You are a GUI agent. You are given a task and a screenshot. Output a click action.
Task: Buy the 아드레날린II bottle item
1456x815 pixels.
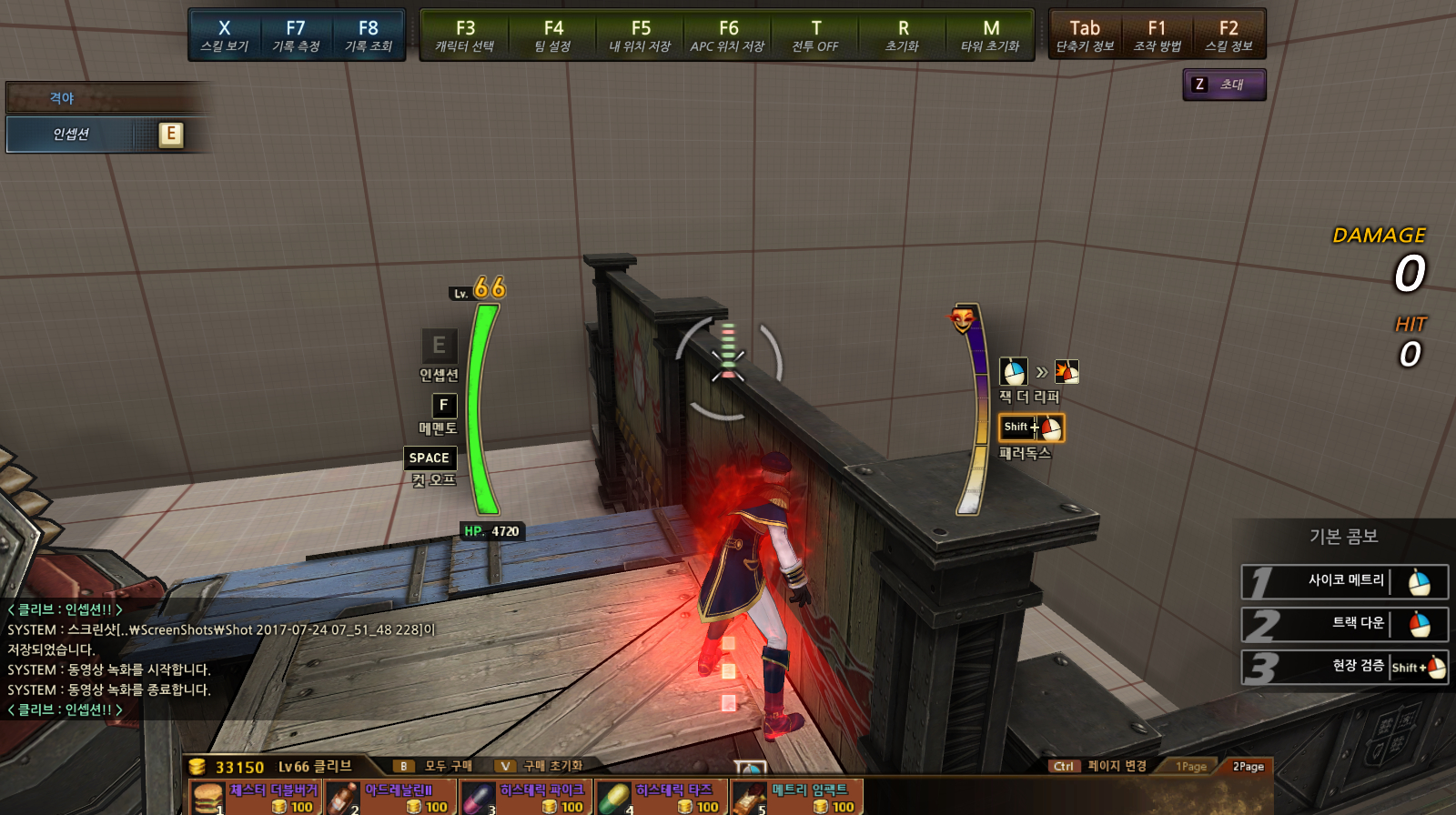(x=390, y=798)
